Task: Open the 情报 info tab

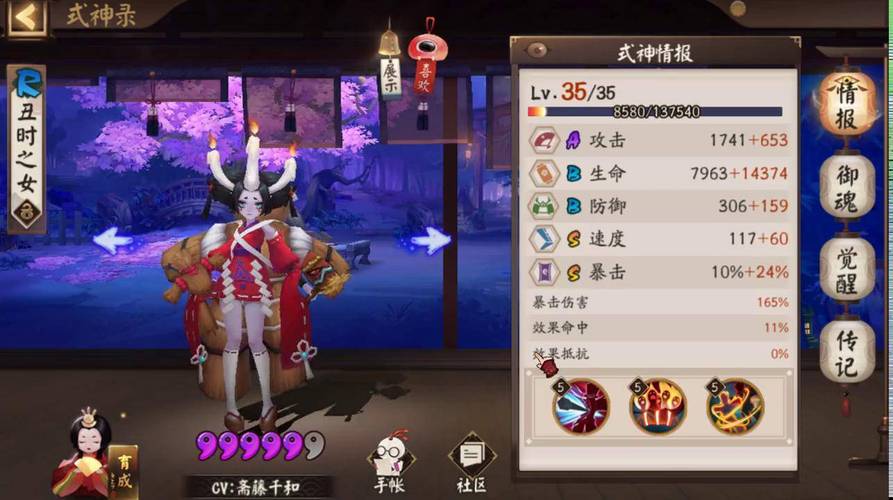Action: 846,104
